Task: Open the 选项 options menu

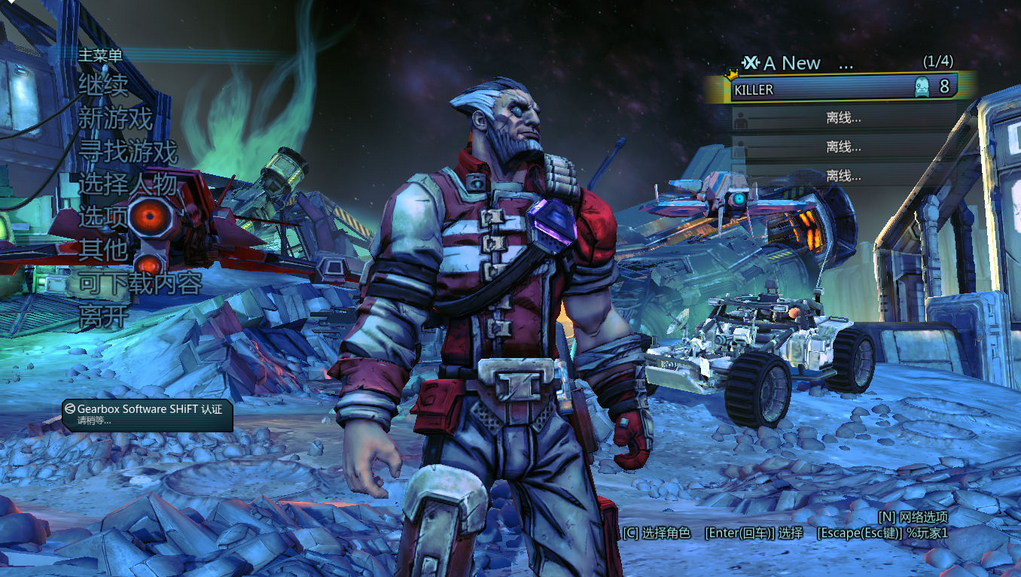Action: point(103,217)
